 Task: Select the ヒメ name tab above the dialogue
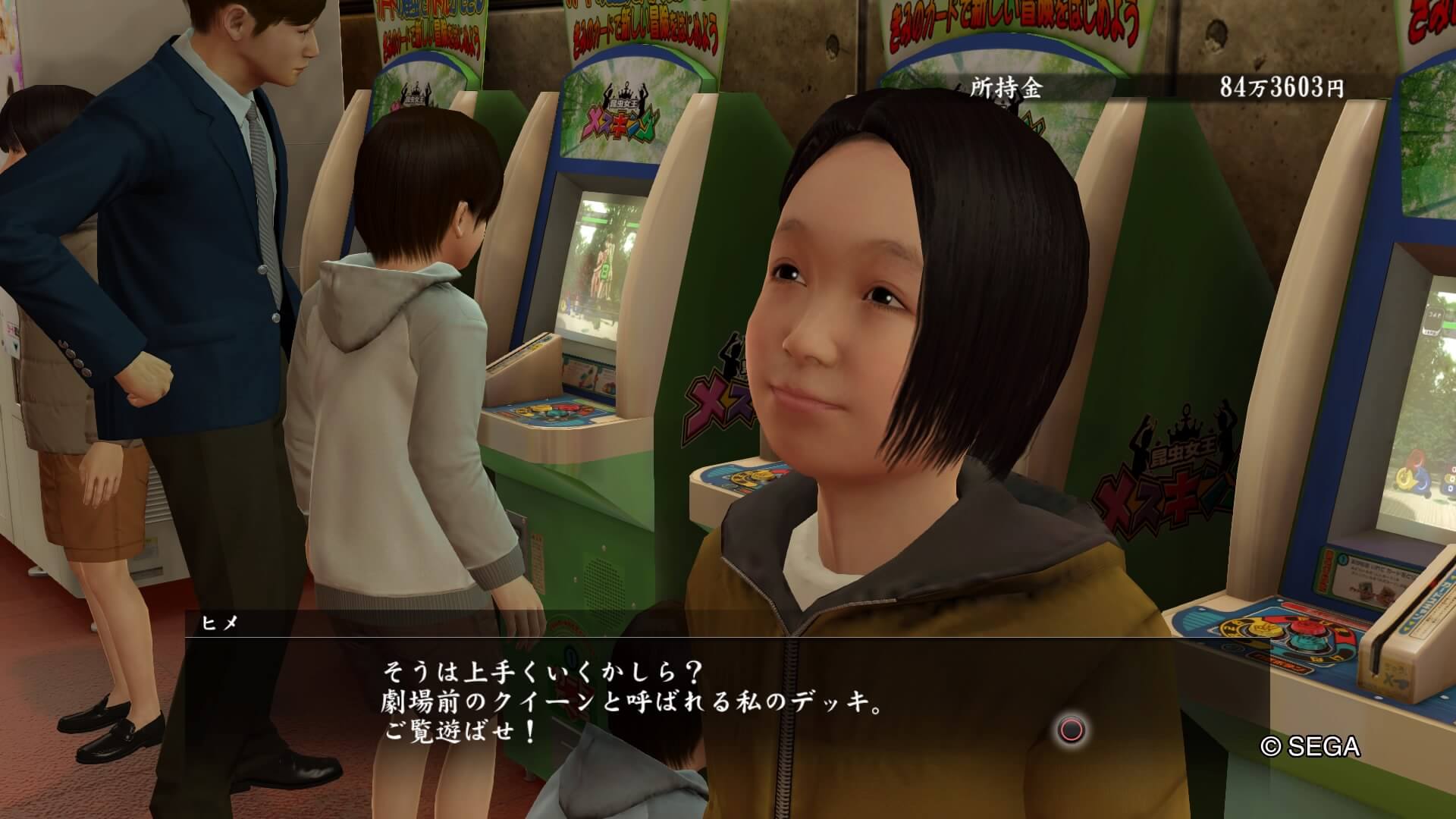click(220, 623)
